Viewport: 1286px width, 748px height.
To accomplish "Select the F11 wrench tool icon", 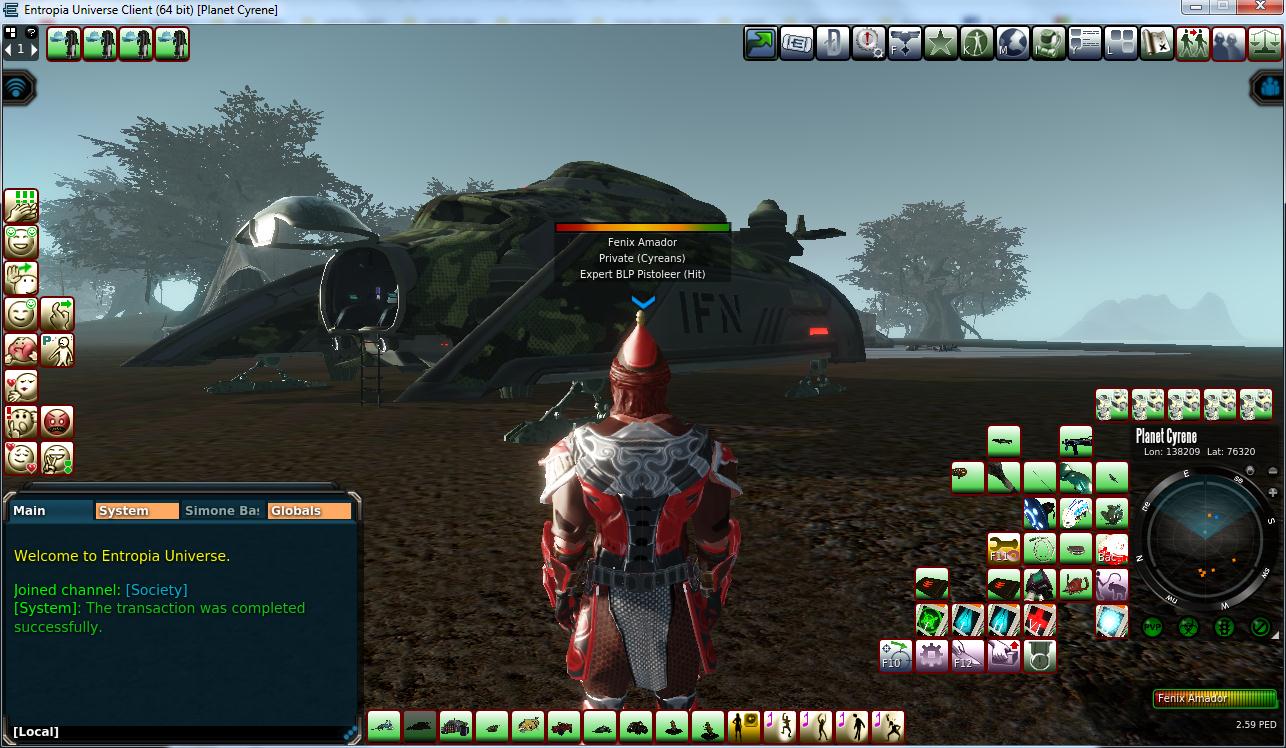I will (x=1003, y=548).
